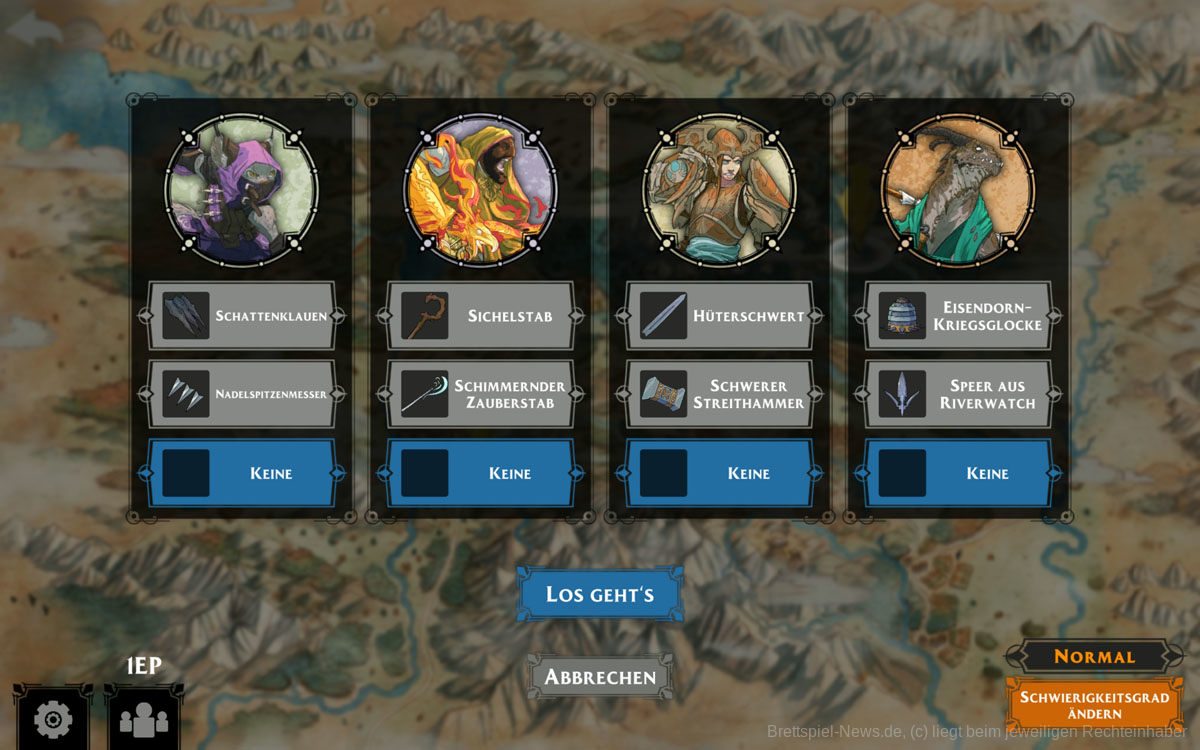Cancel with the Abbrechen button
The height and width of the screenshot is (750, 1200).
coord(600,677)
